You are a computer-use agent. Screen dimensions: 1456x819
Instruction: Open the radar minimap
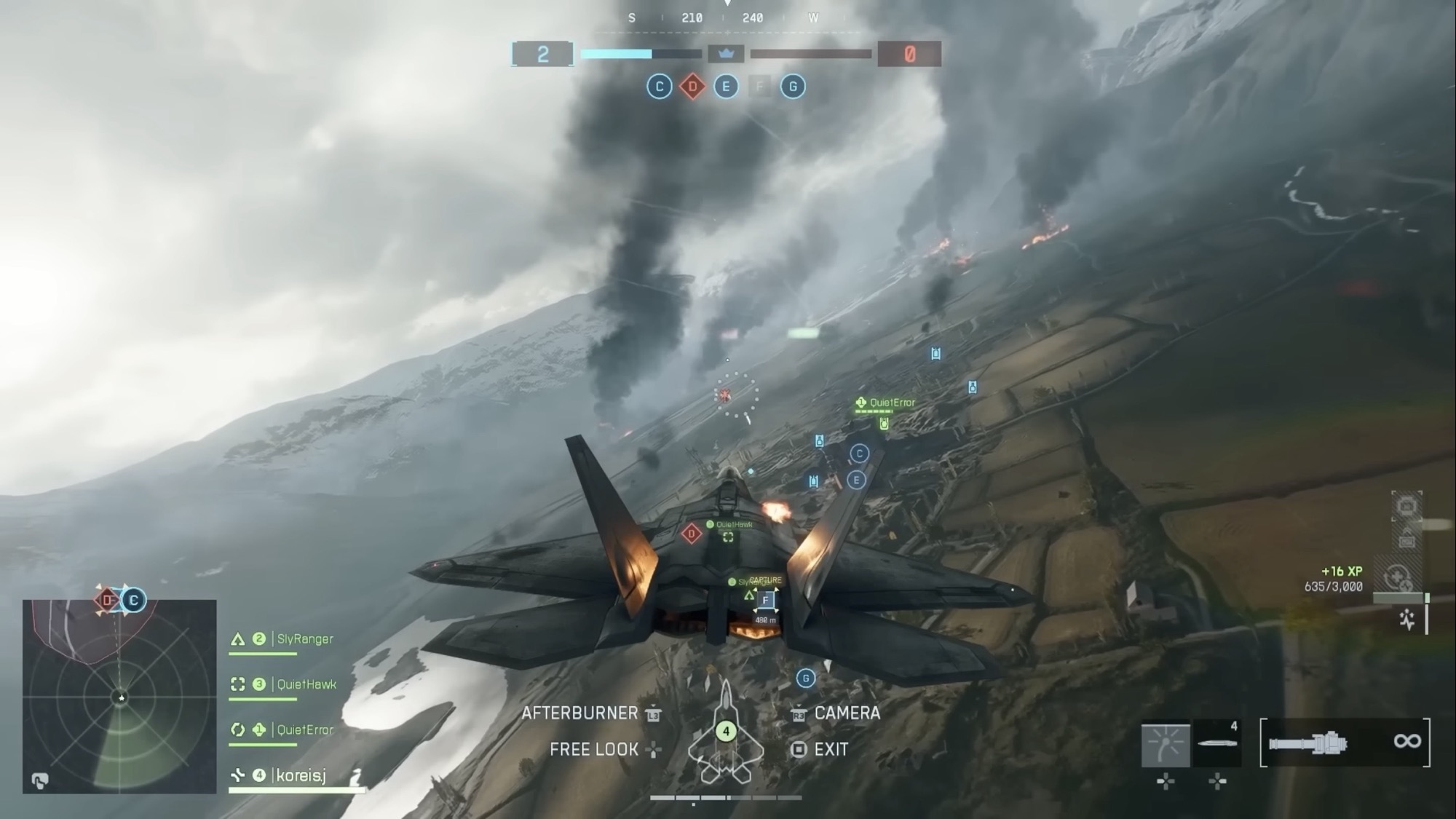119,696
